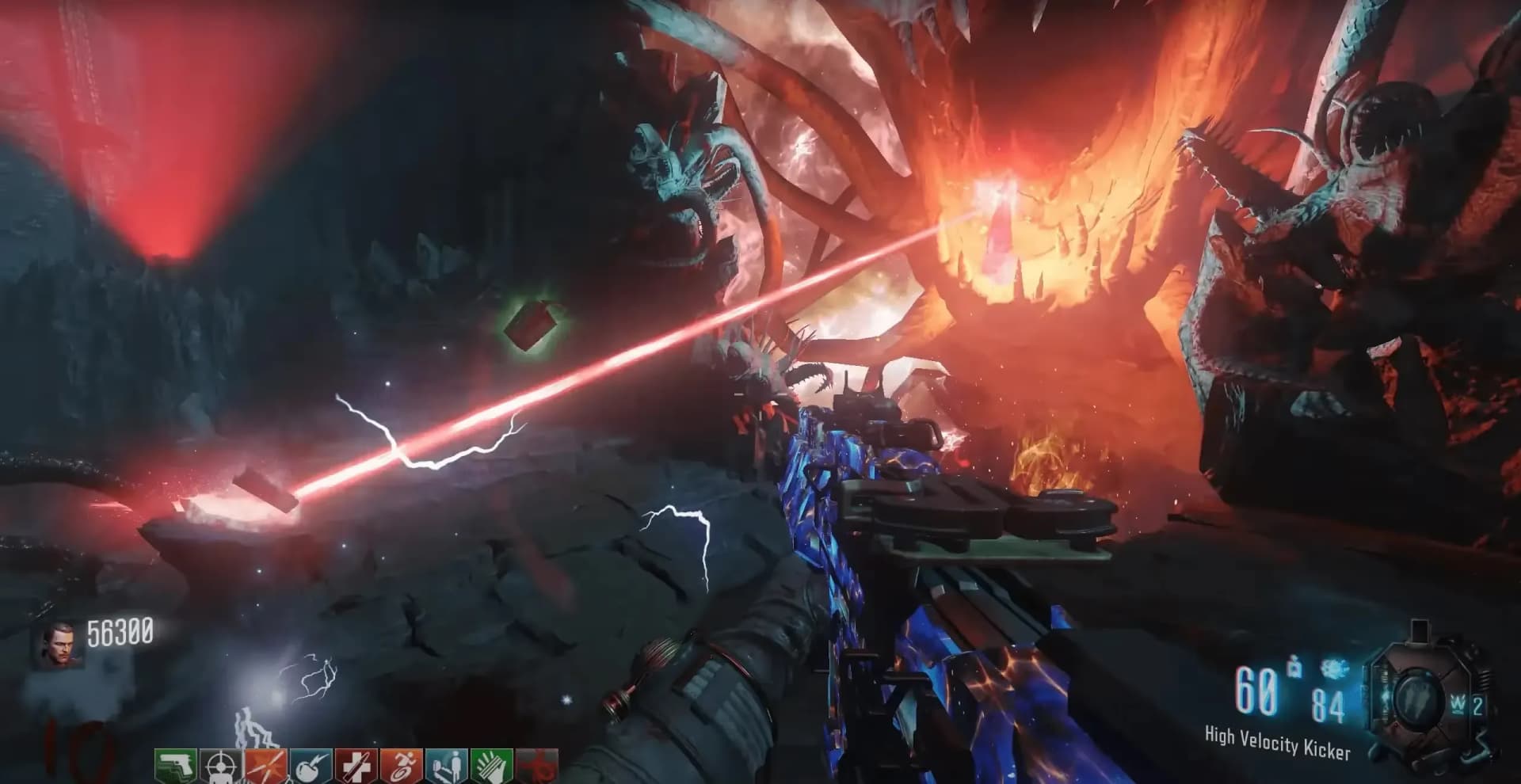Click the Mule Kick pistol perk icon
Image resolution: width=1521 pixels, height=784 pixels.
coord(175,765)
